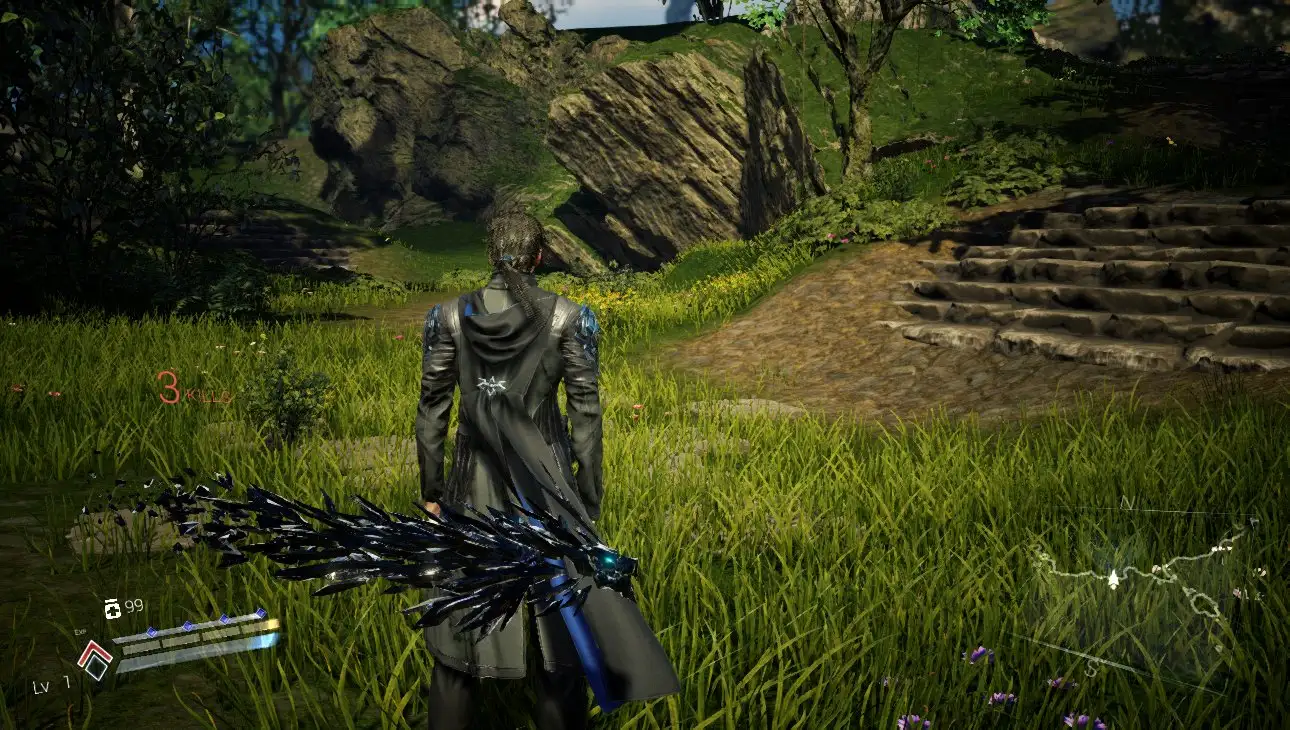
Task: Select the potion count showing 99
Action: pyautogui.click(x=134, y=603)
